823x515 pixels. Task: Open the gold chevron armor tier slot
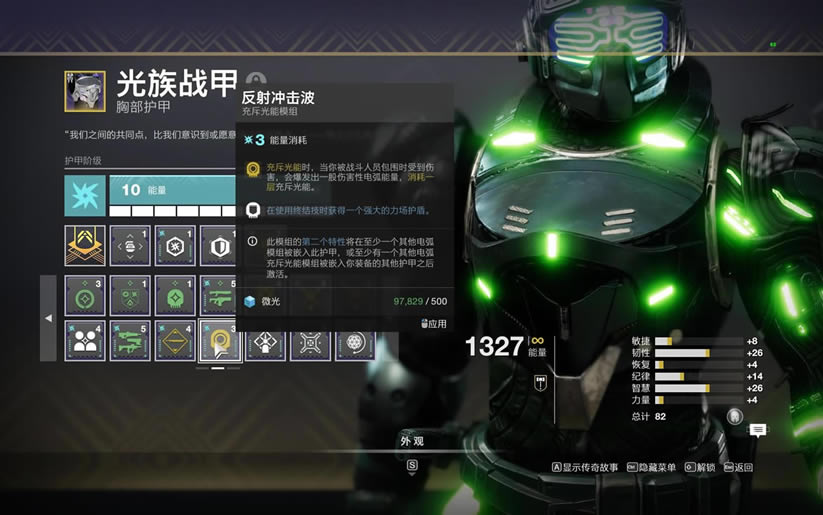(x=85, y=245)
